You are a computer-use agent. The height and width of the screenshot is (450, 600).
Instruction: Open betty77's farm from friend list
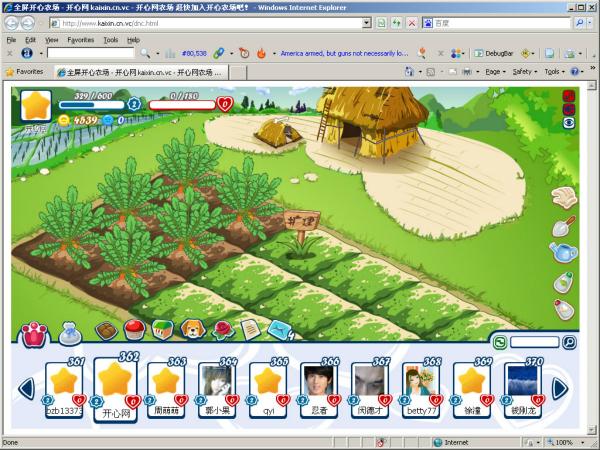(x=420, y=385)
